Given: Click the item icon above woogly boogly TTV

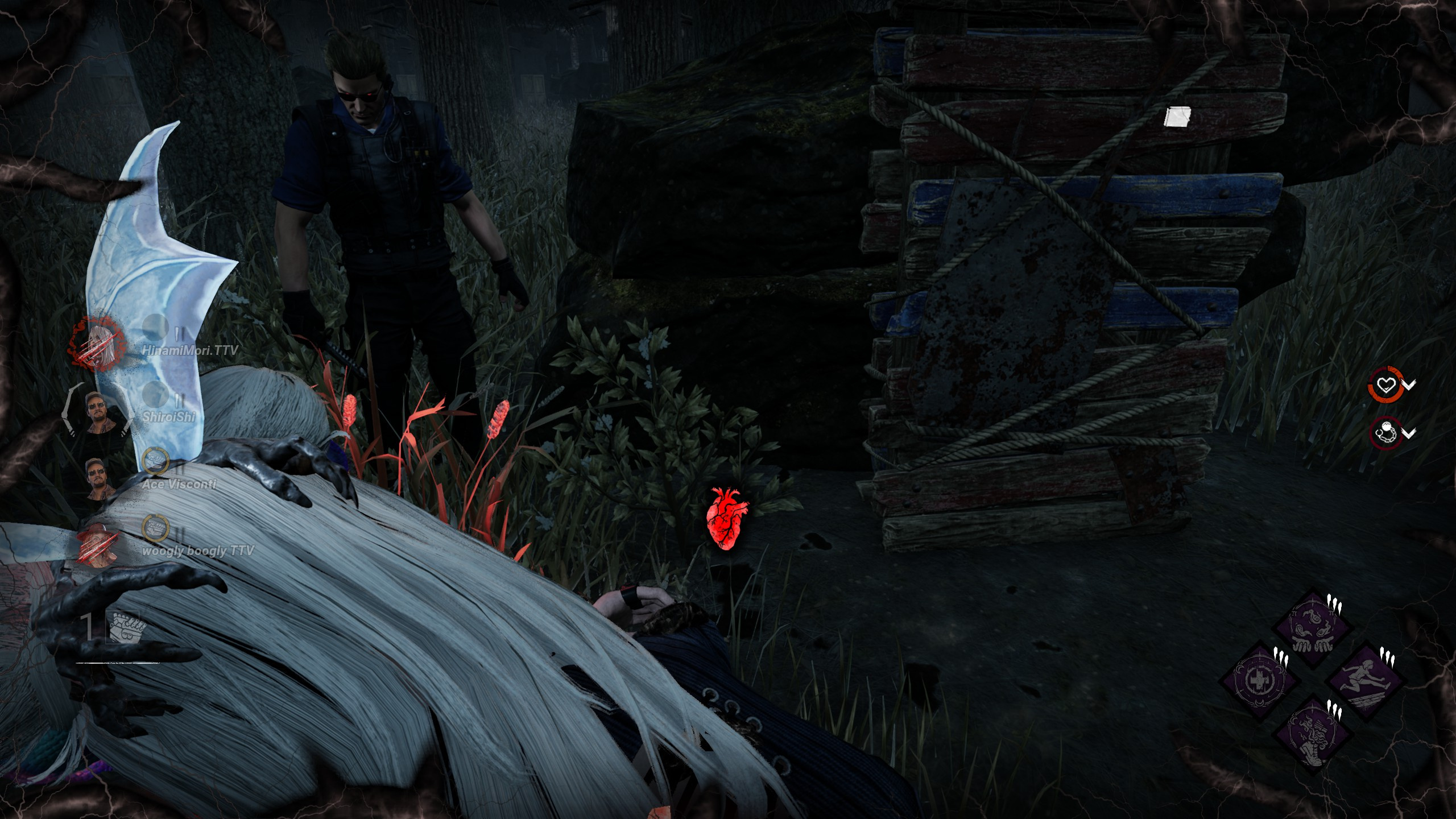Looking at the screenshot, I should 152,527.
